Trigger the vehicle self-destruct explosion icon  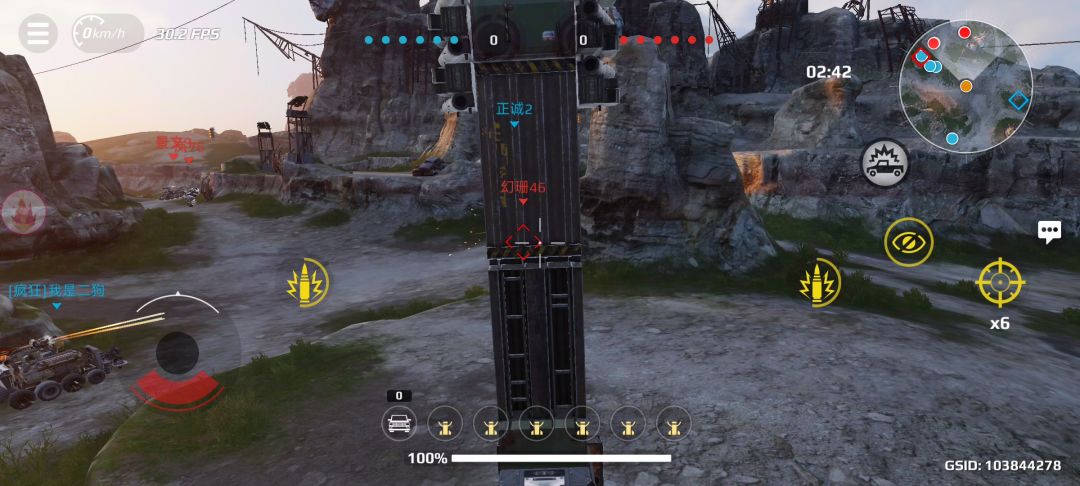(x=885, y=162)
